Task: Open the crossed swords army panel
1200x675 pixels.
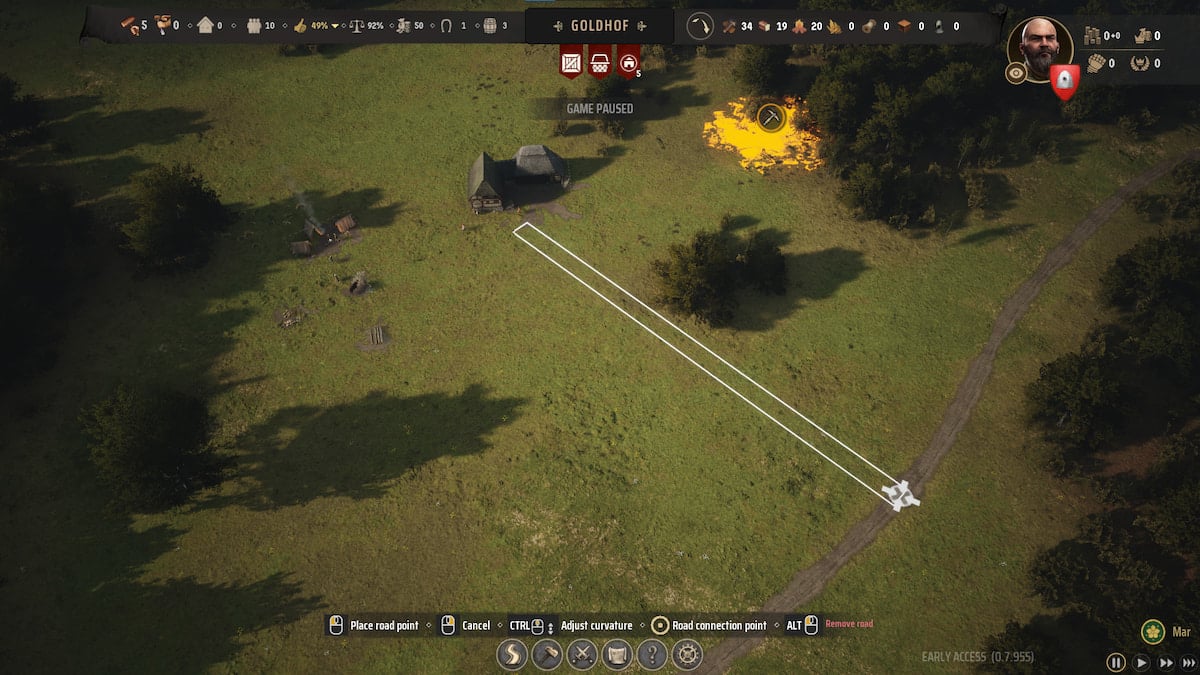Action: point(582,655)
